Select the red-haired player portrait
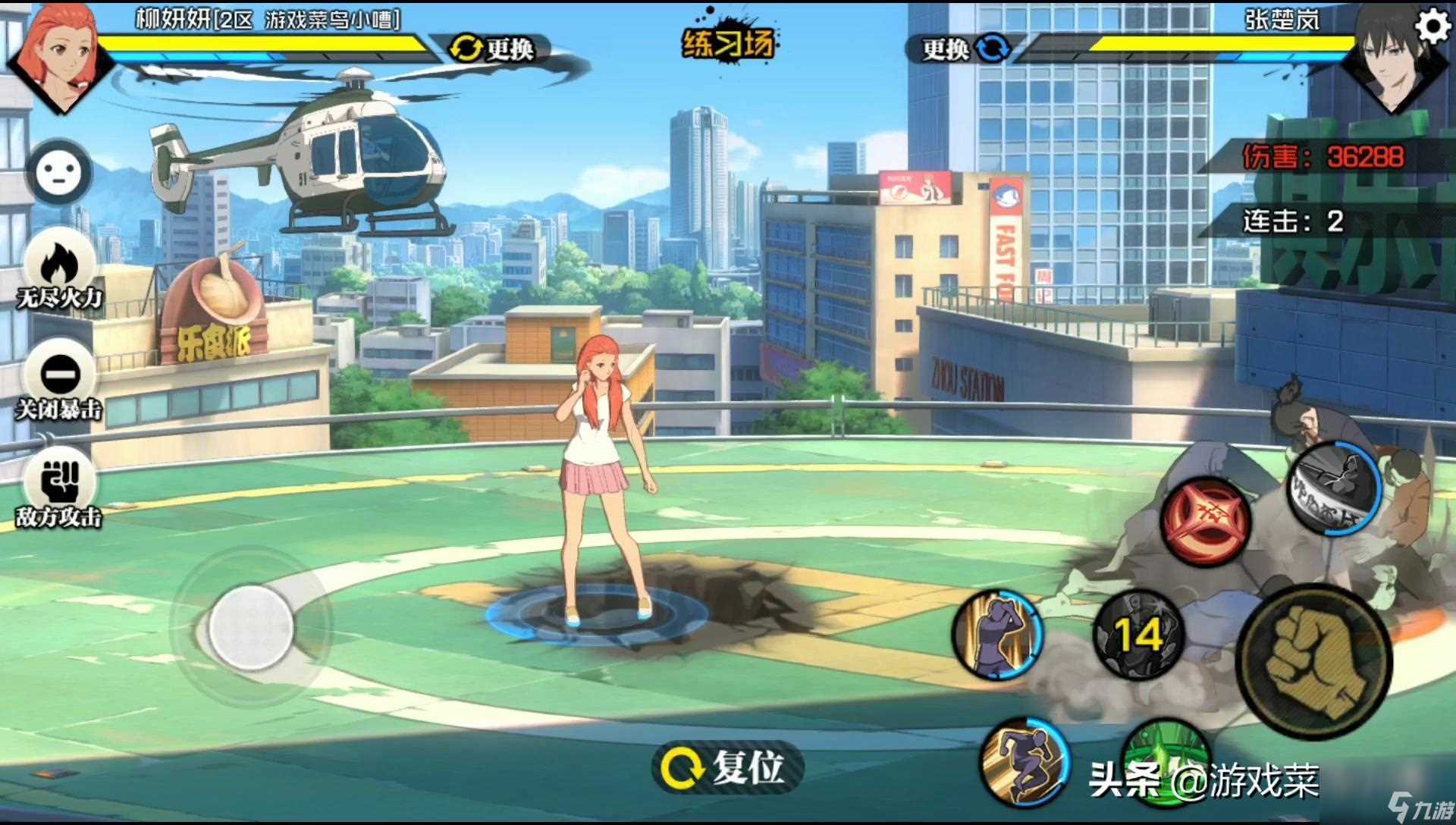Viewport: 1456px width, 825px height. coord(59,52)
